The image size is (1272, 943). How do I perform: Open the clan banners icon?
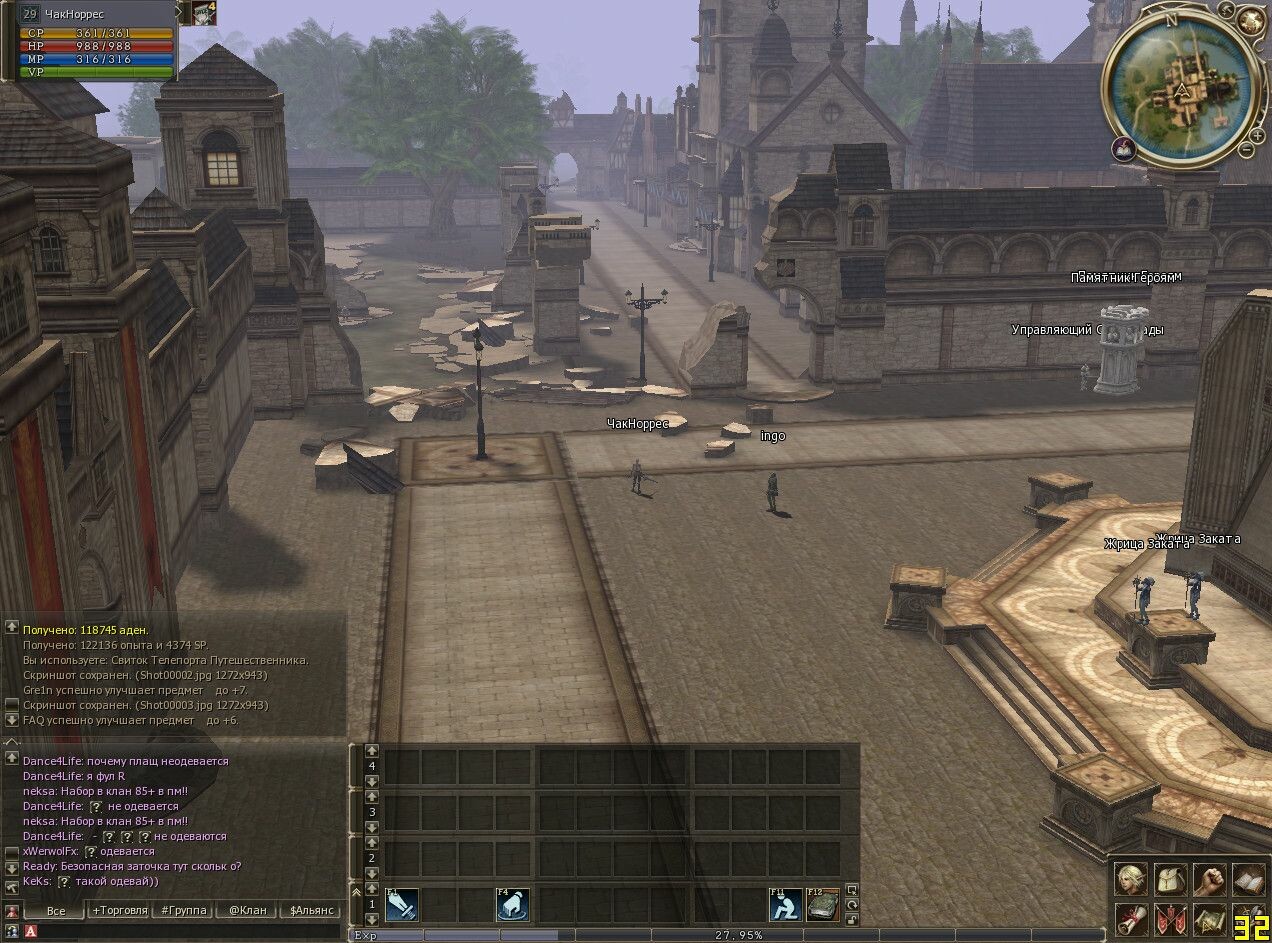(1171, 921)
